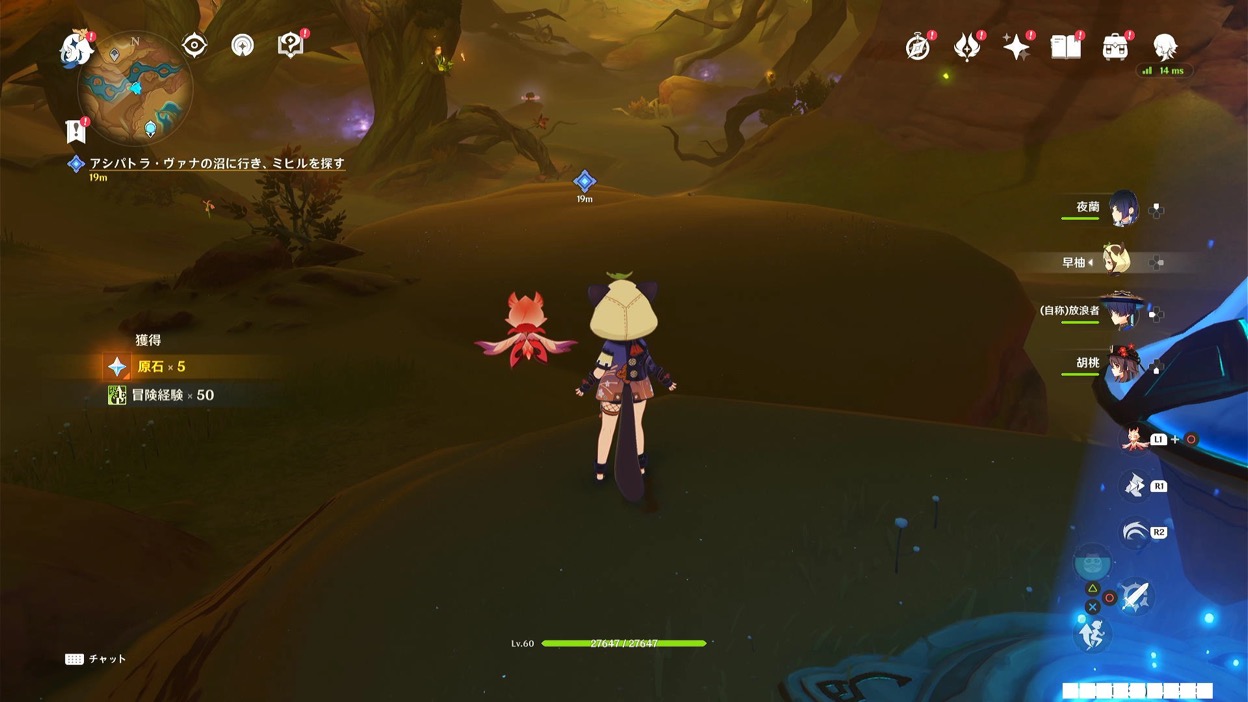
Task: Open the backpack inventory
Action: (1115, 46)
